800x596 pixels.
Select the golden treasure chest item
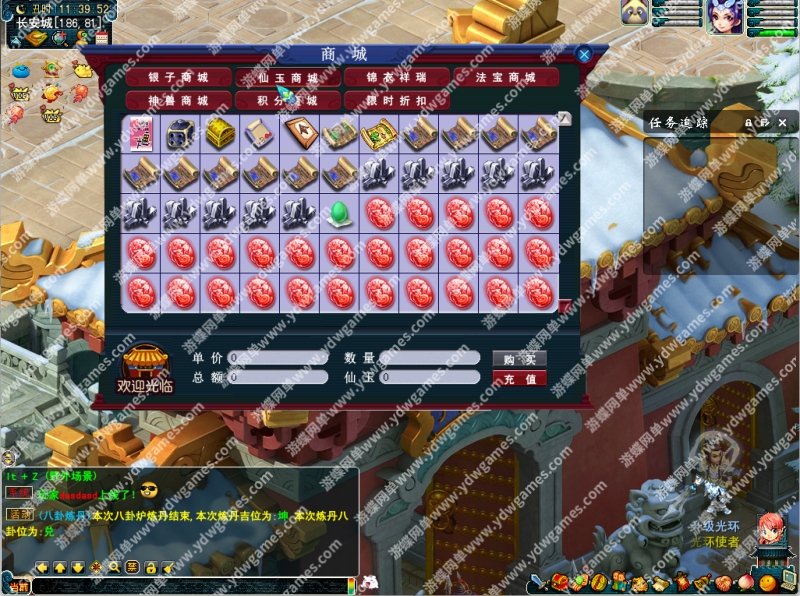[220, 133]
